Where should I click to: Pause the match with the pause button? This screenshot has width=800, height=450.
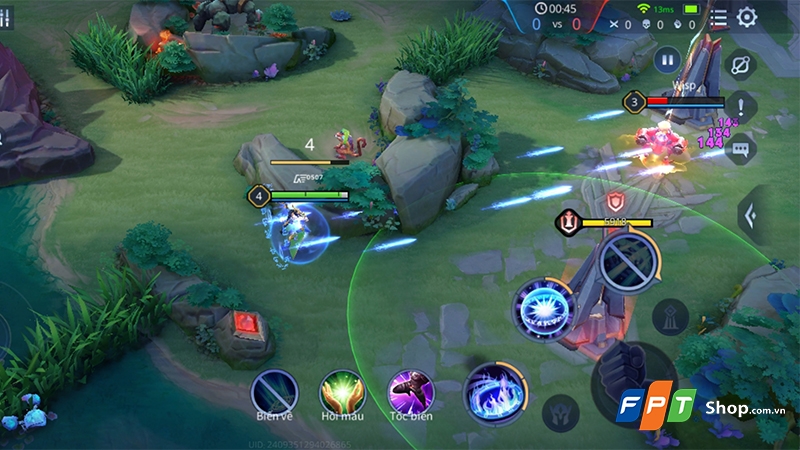[x=667, y=60]
